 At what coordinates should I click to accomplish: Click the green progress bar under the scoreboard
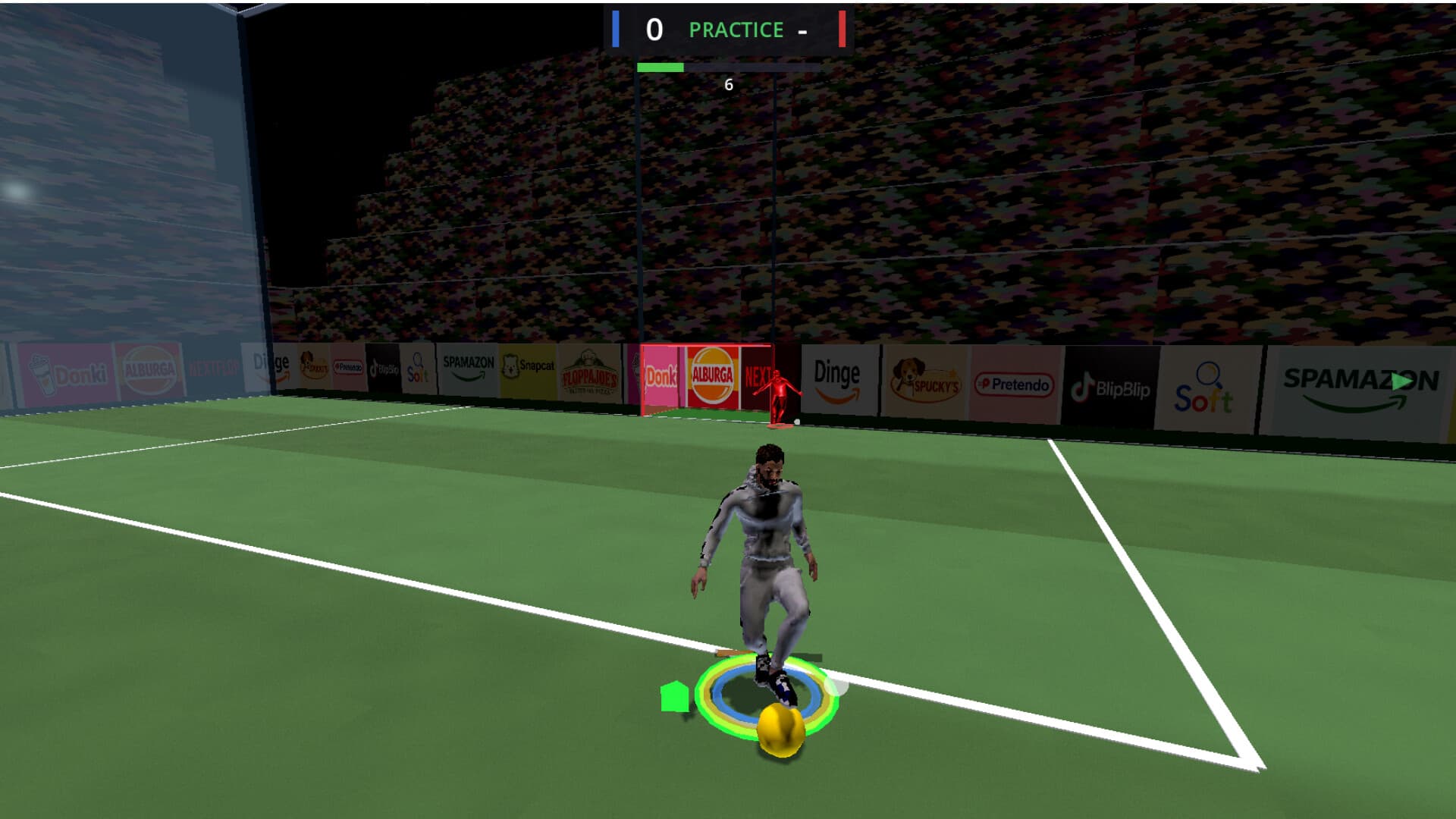[x=661, y=66]
